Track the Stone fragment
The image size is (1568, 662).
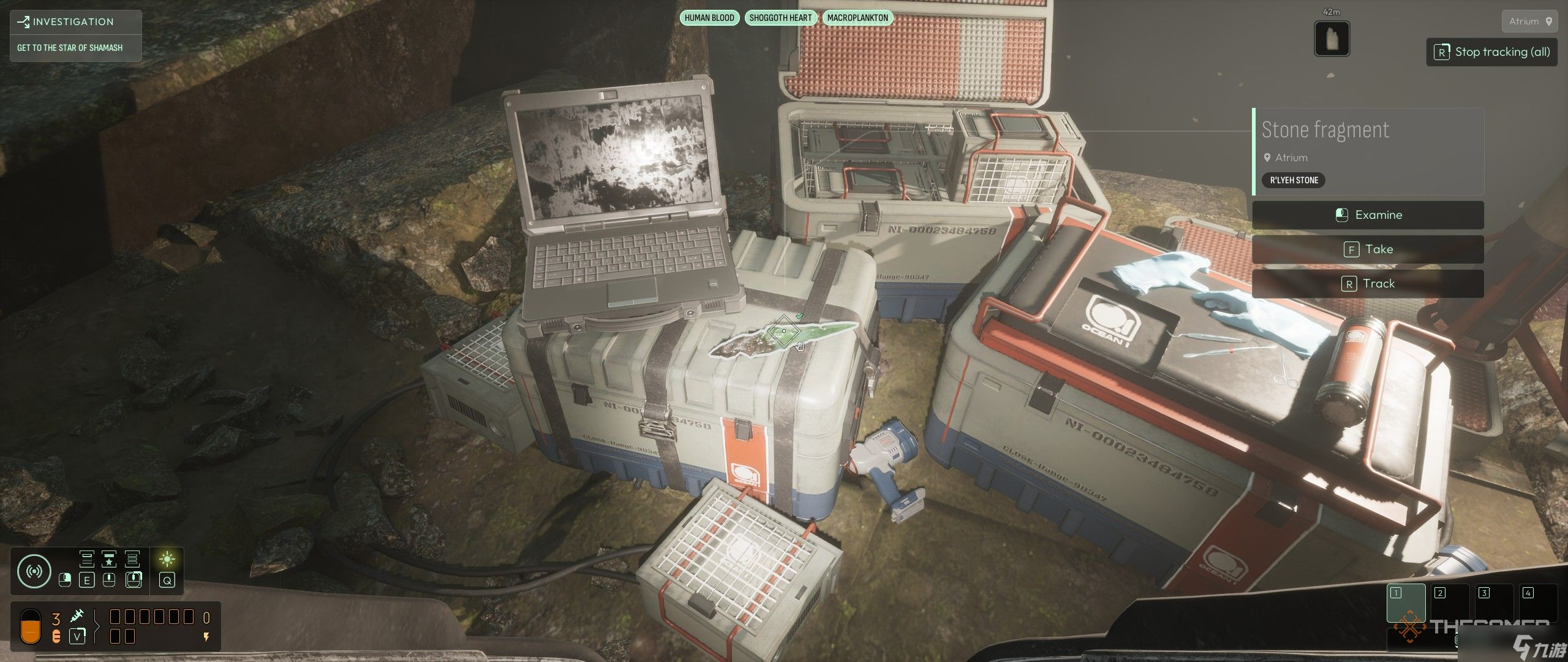coord(1368,284)
